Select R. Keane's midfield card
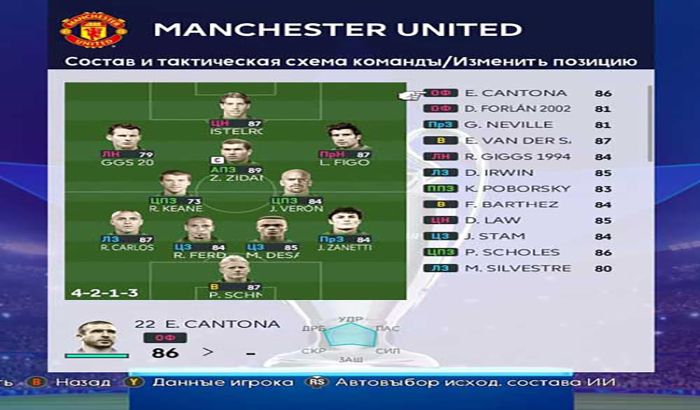This screenshot has height=410, width=700. (174, 190)
